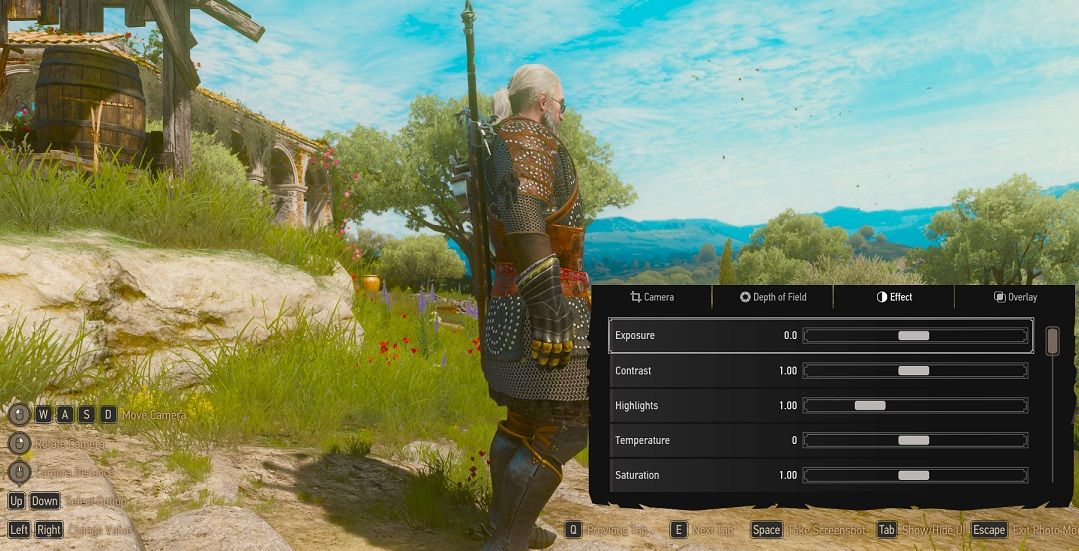
Task: Click the settings panel scrollbar handle
Action: [x=1052, y=341]
